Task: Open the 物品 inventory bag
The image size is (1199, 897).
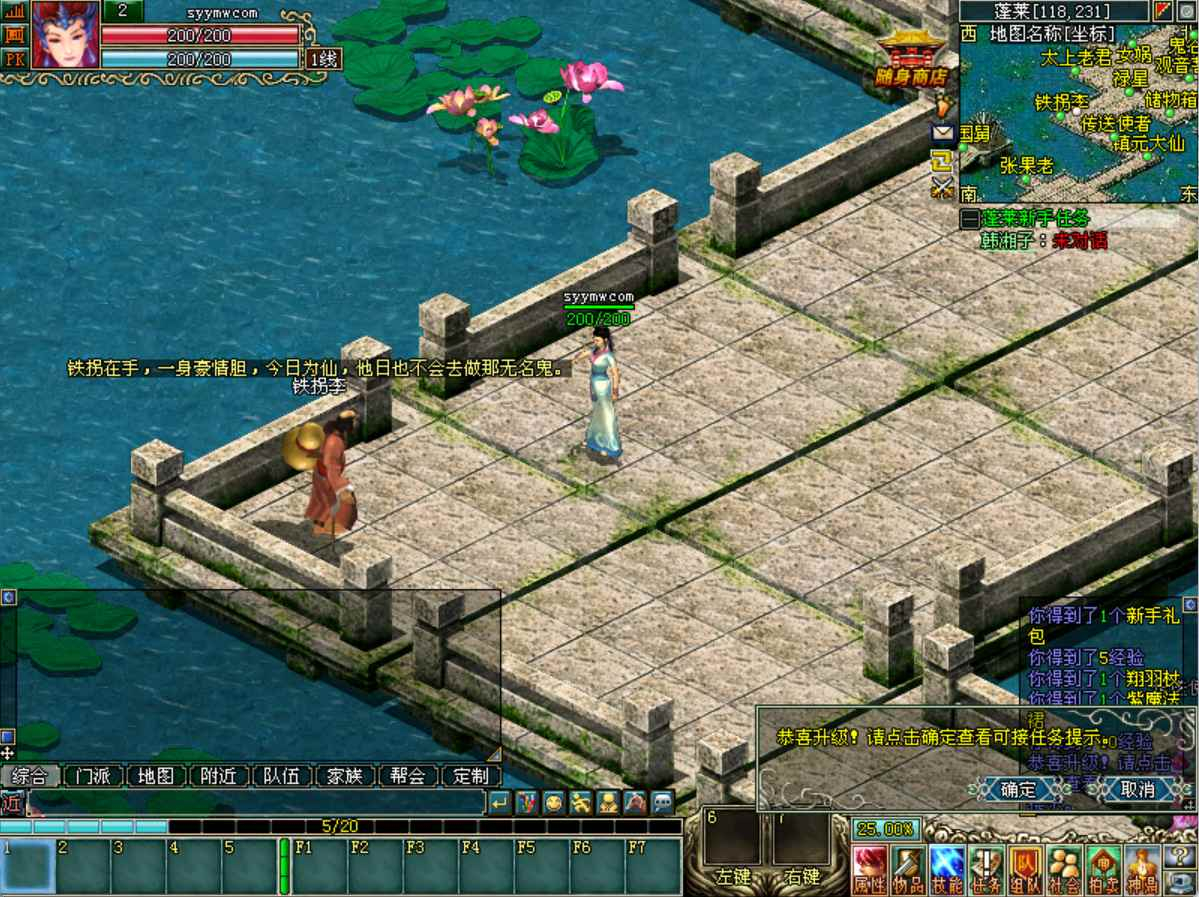Action: click(909, 869)
